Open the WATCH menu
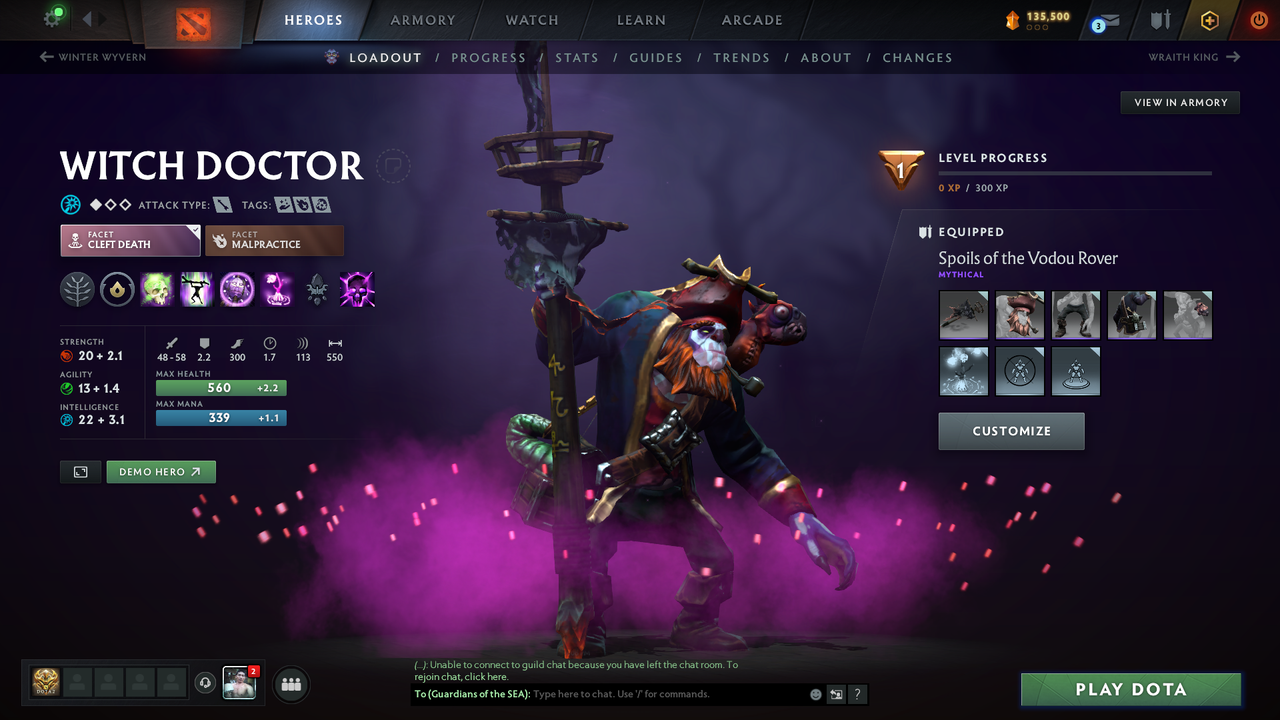Screen dimensions: 1280x720 (x=531, y=20)
